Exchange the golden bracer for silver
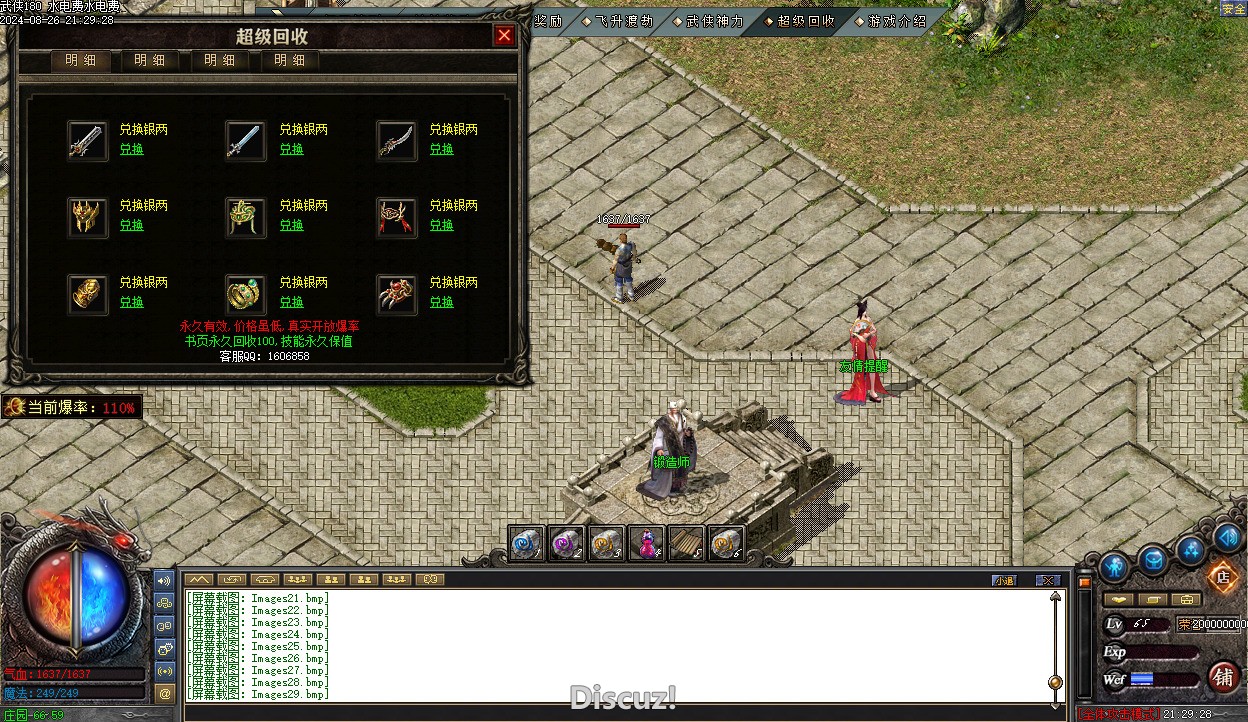Screen dimensions: 1248x722 pyautogui.click(x=132, y=302)
